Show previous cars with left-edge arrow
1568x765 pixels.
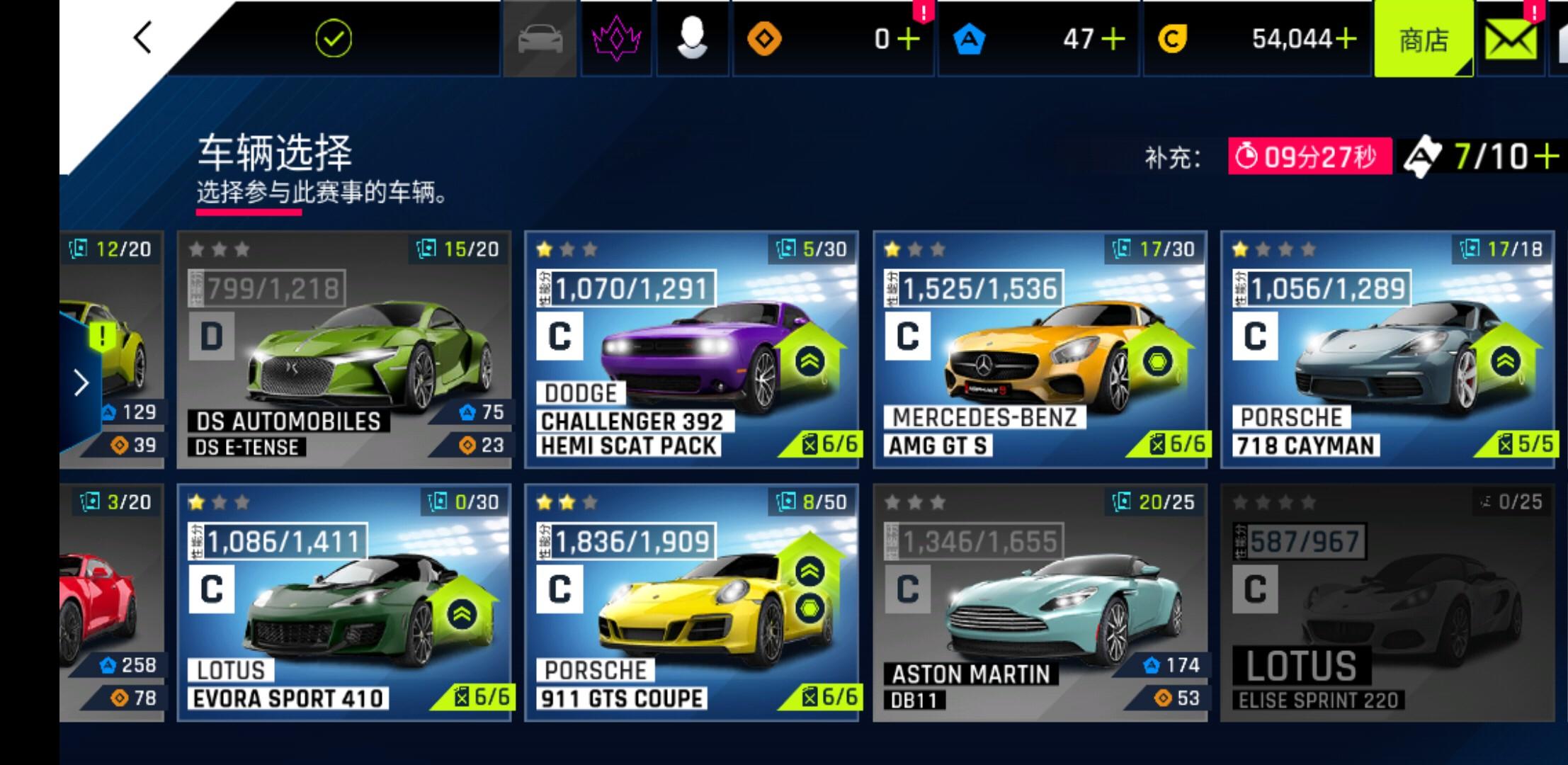click(x=81, y=383)
